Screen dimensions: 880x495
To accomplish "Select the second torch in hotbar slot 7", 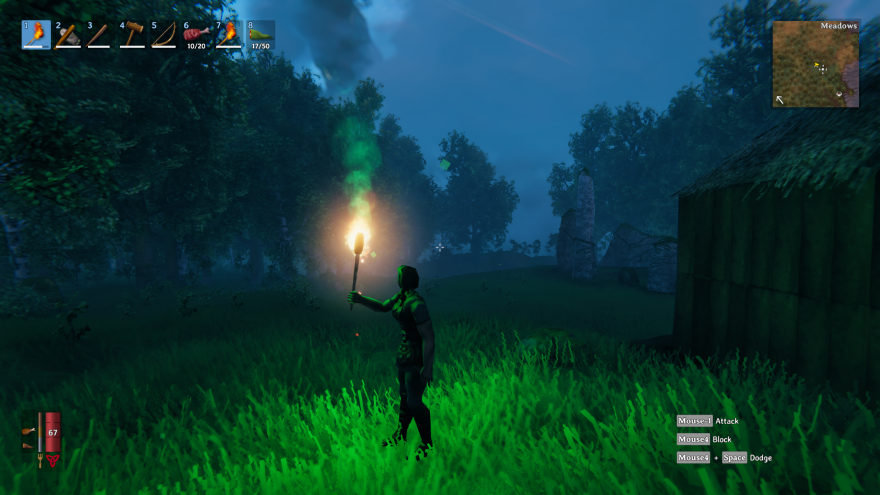I will coord(228,35).
